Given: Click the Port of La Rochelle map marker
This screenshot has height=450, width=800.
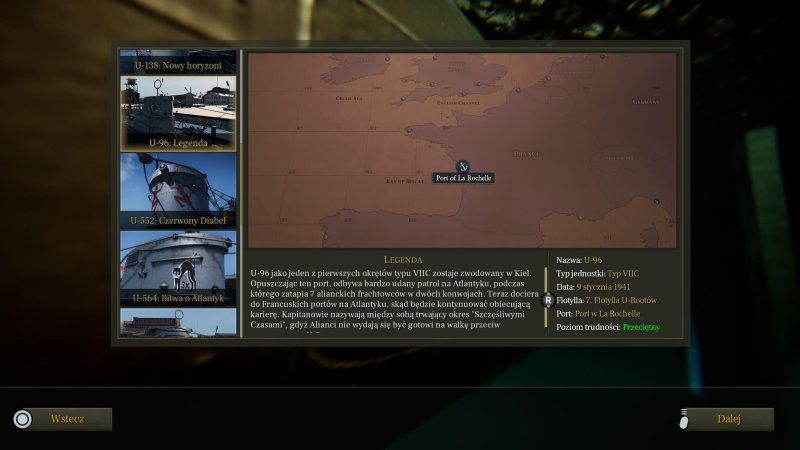Looking at the screenshot, I should pos(463,166).
